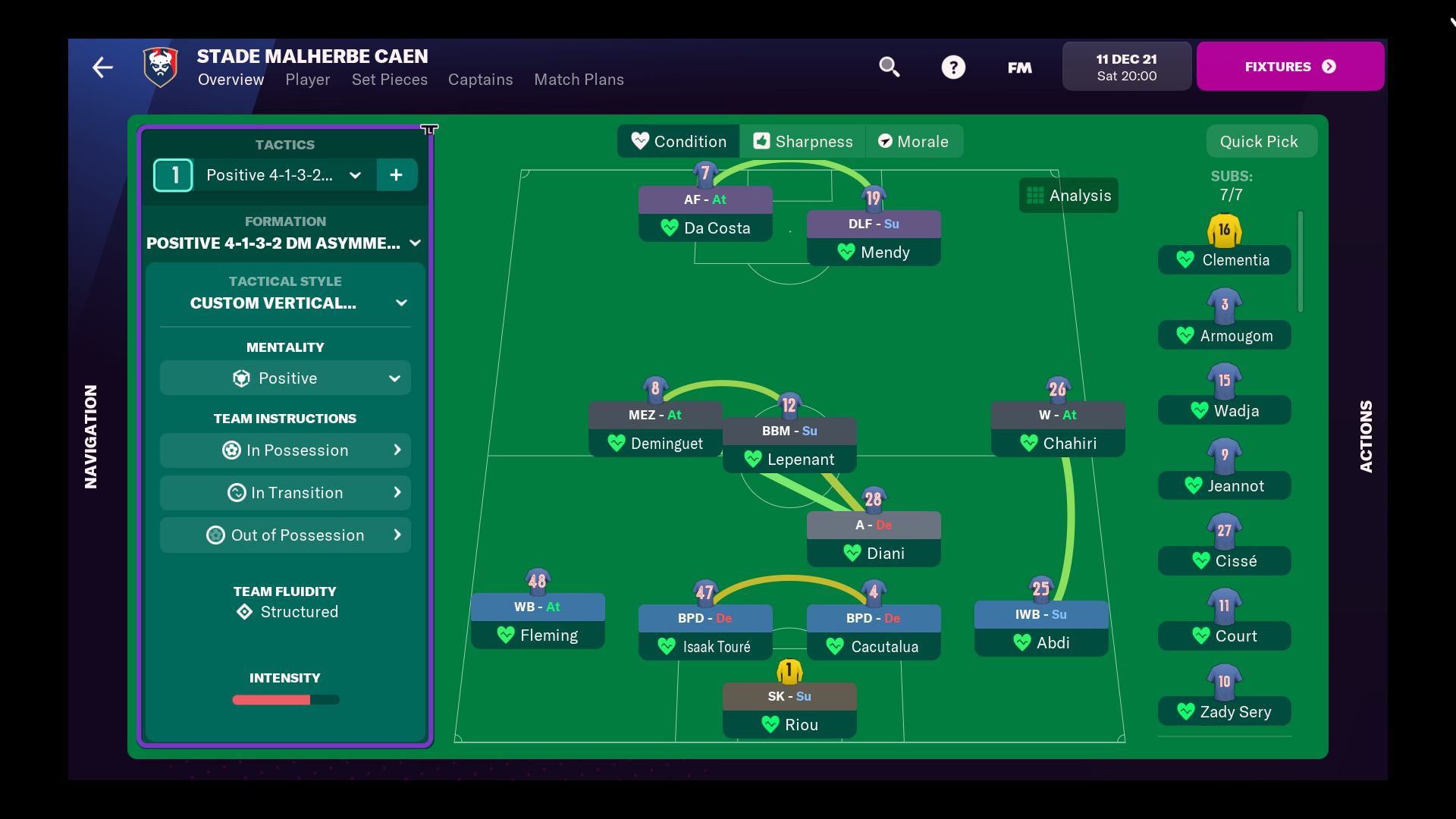Select striker Da Costa on the pitch
The width and height of the screenshot is (1456, 819).
(705, 227)
